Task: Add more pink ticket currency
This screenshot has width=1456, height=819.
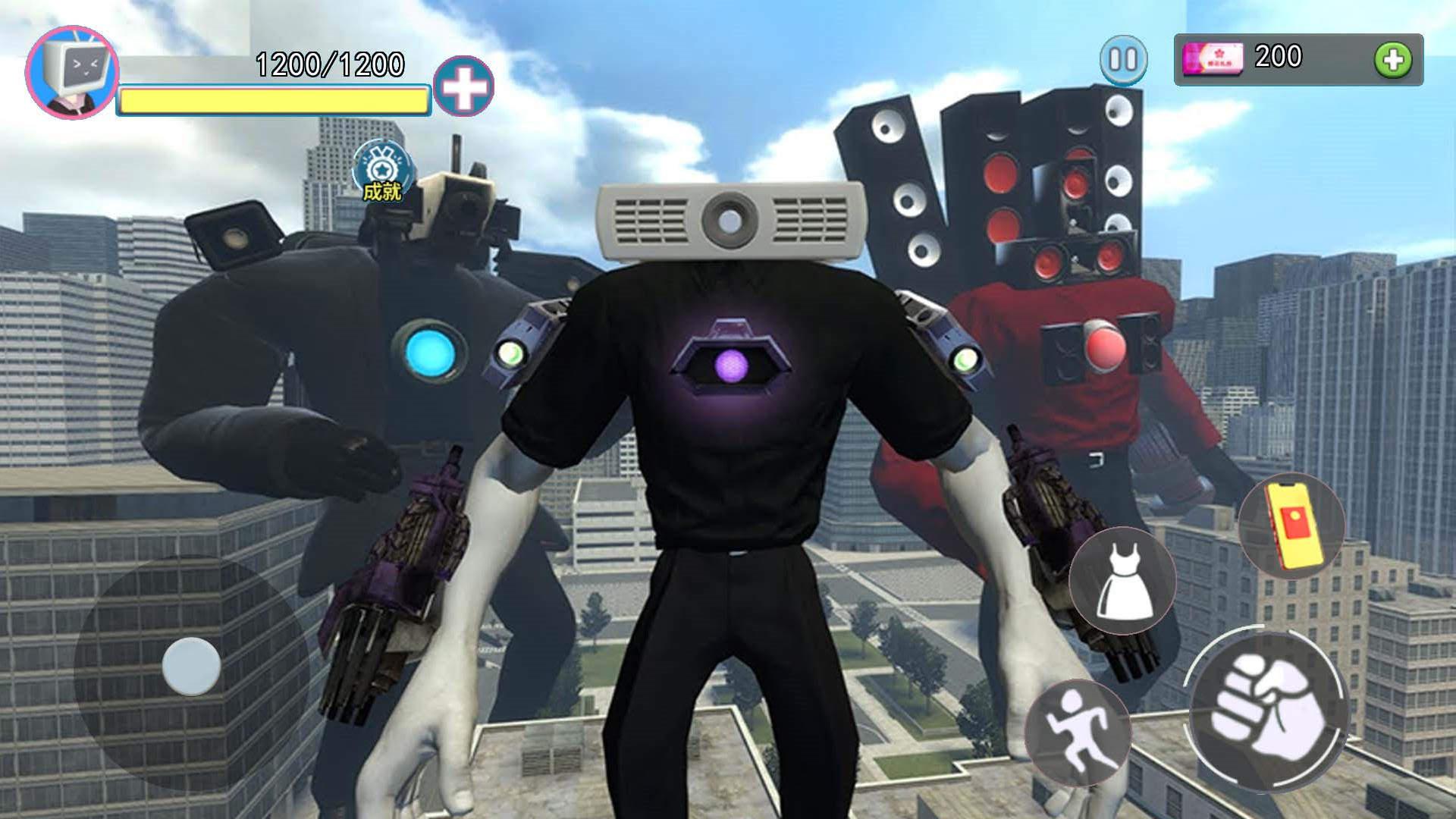Action: [x=1392, y=60]
